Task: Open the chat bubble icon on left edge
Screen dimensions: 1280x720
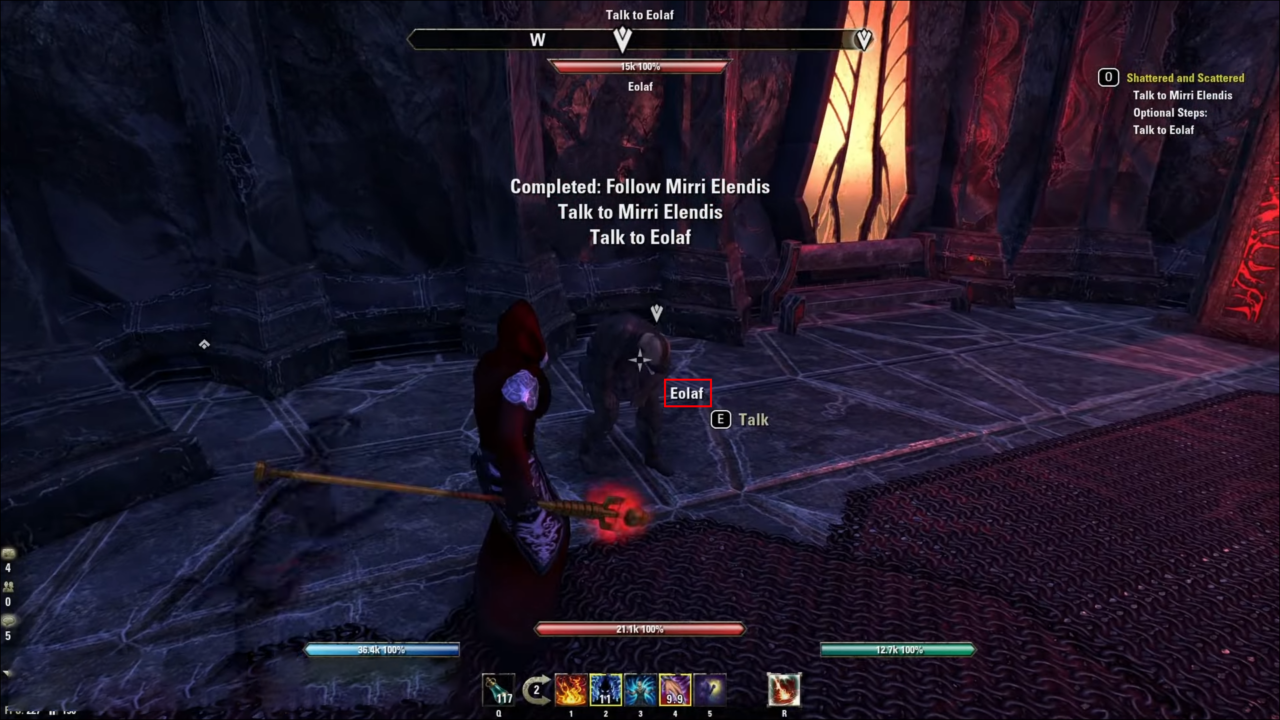Action: pos(8,620)
